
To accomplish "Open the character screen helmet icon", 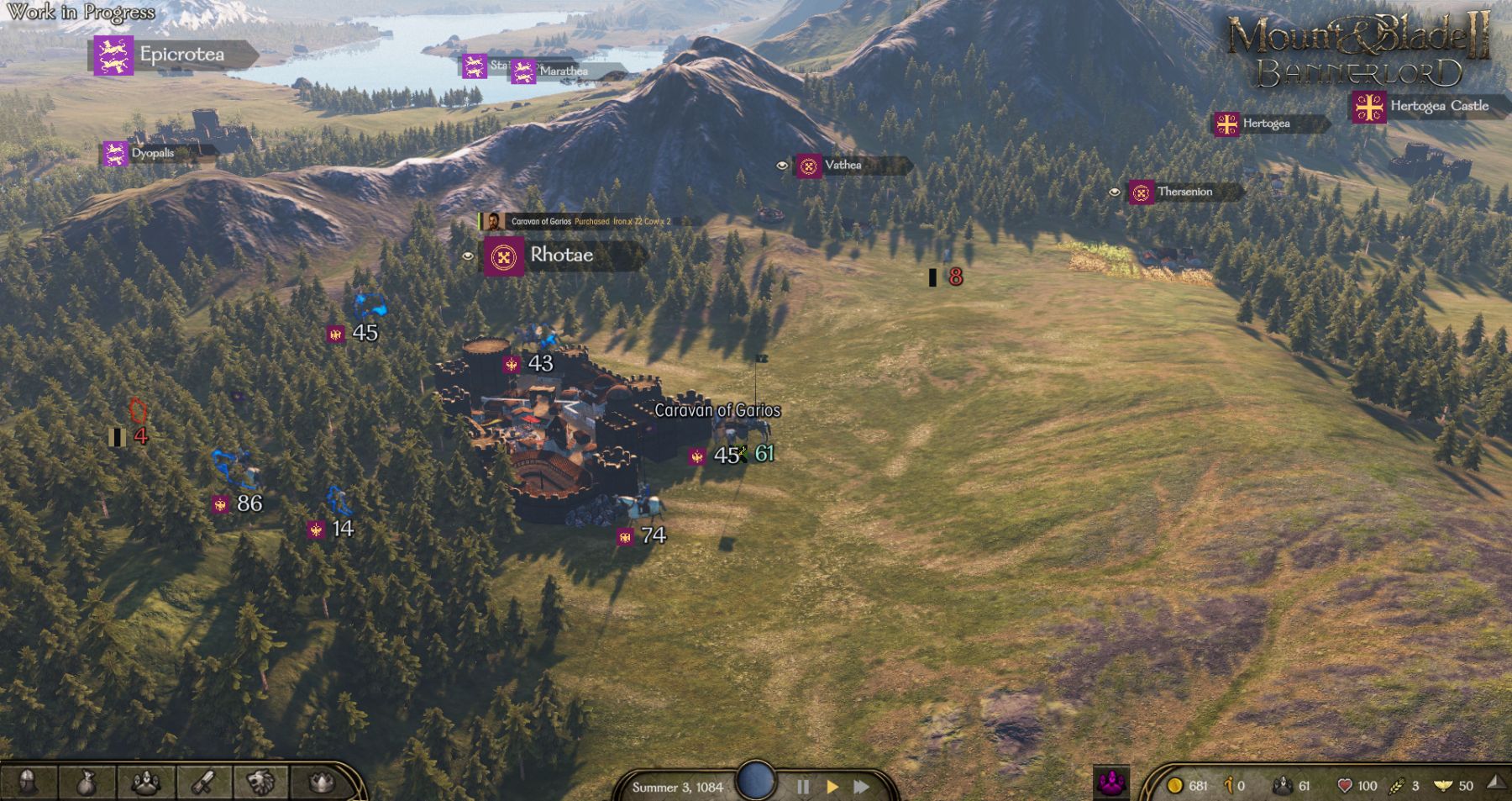I will [x=28, y=783].
